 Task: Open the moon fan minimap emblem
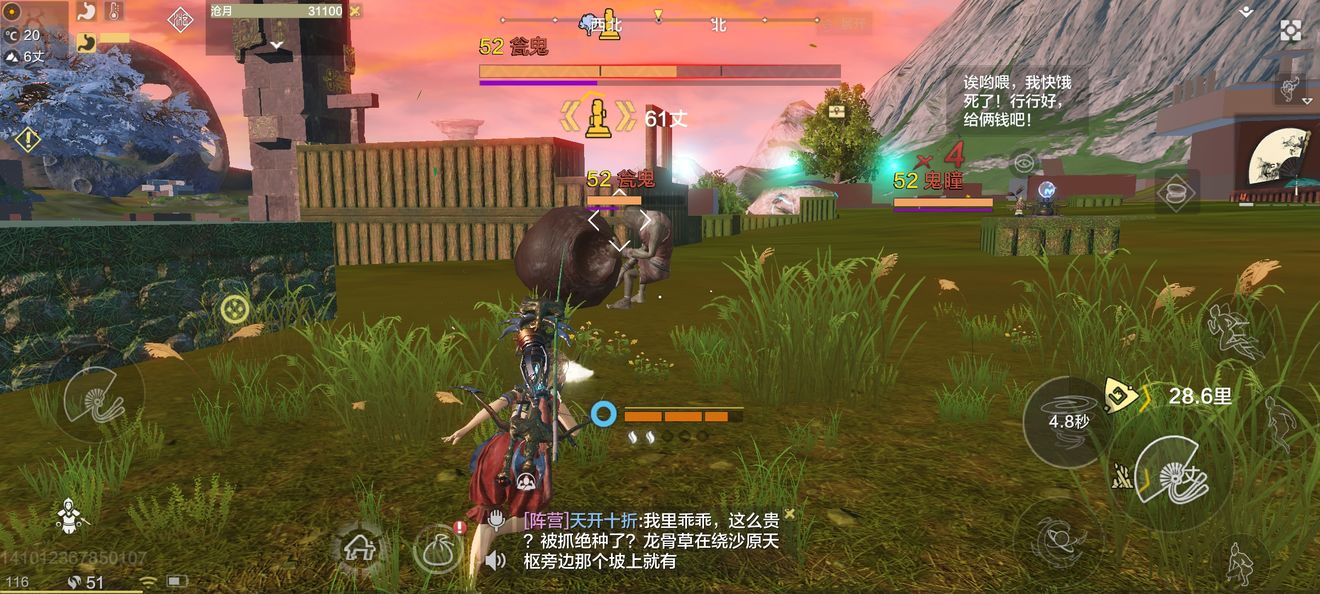(x=1278, y=158)
